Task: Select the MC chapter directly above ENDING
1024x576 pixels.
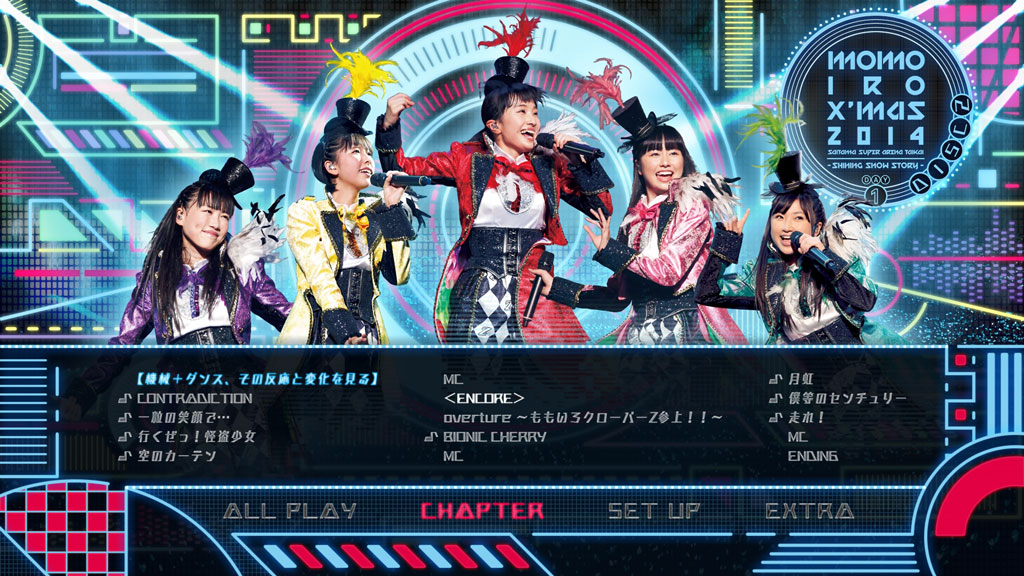Action: pyautogui.click(x=797, y=437)
